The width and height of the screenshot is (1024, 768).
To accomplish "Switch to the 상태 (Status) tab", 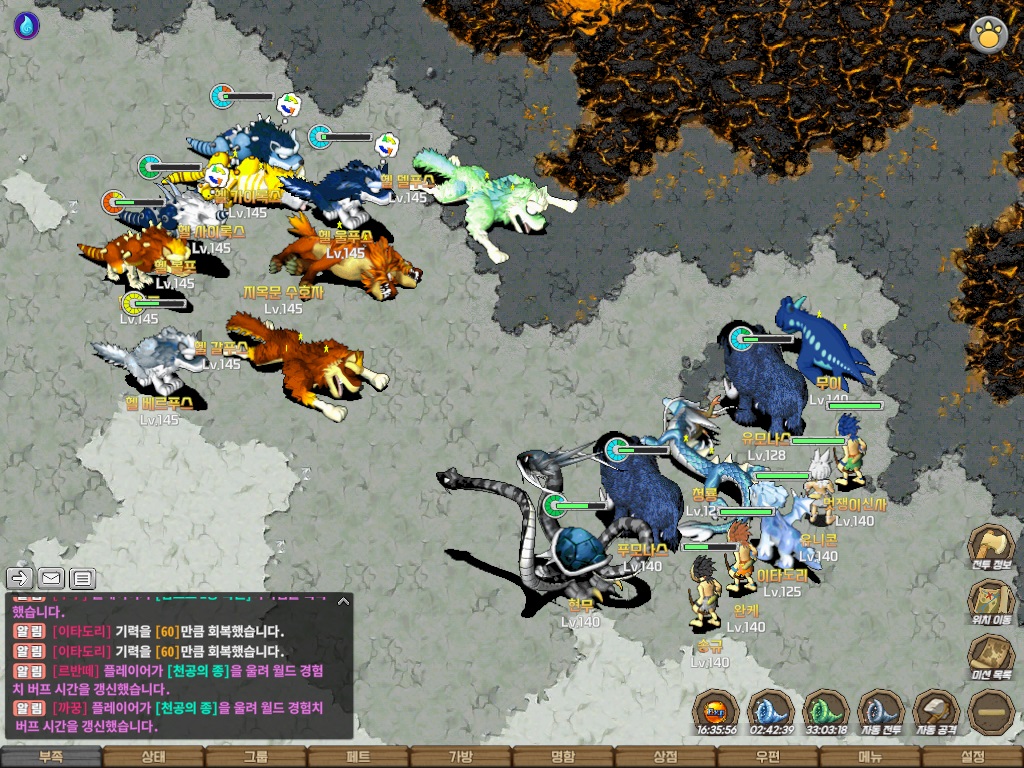I will coord(153,757).
